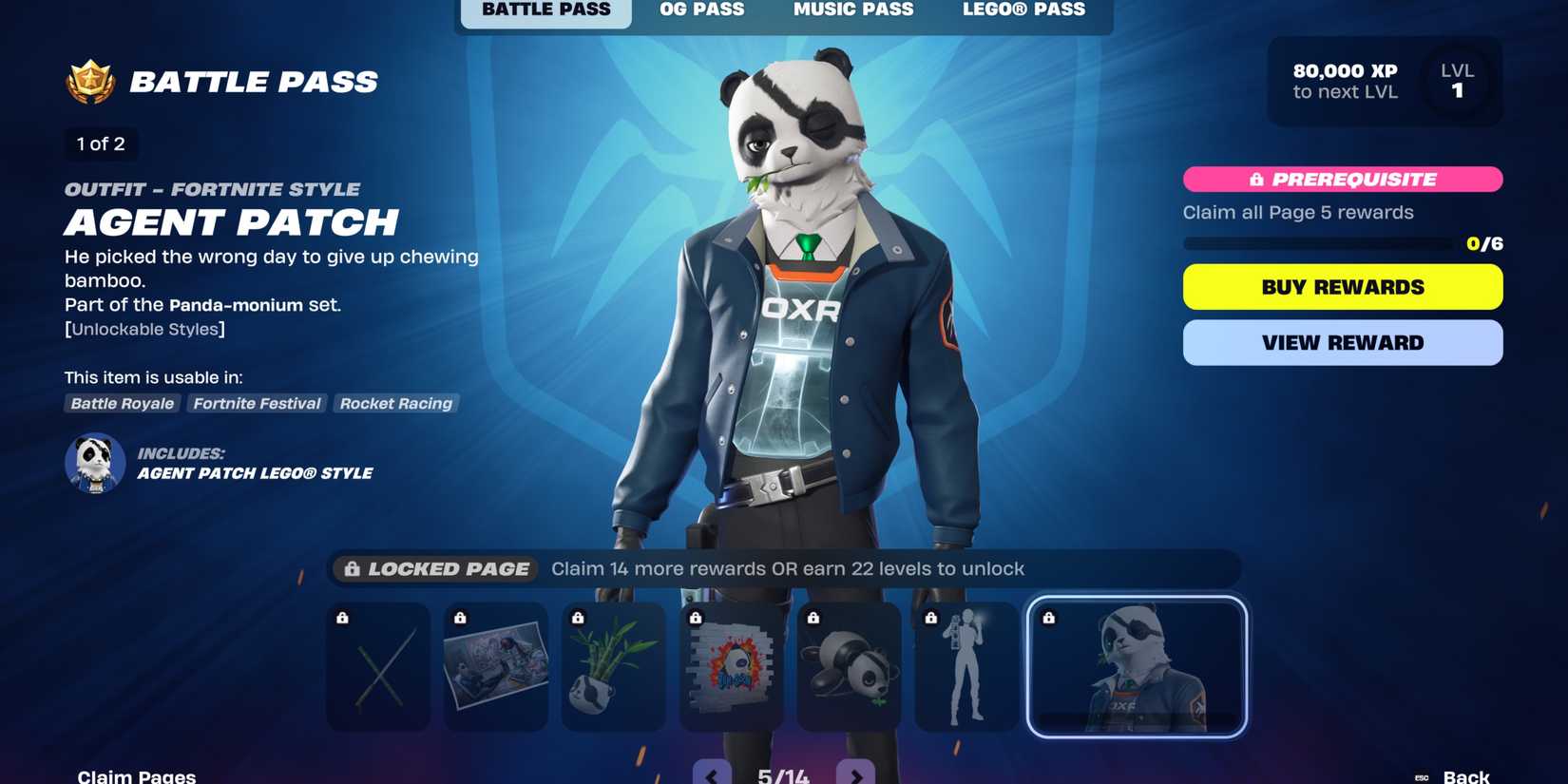Select the plush panda back bling reward
The image size is (1568, 784).
(848, 666)
